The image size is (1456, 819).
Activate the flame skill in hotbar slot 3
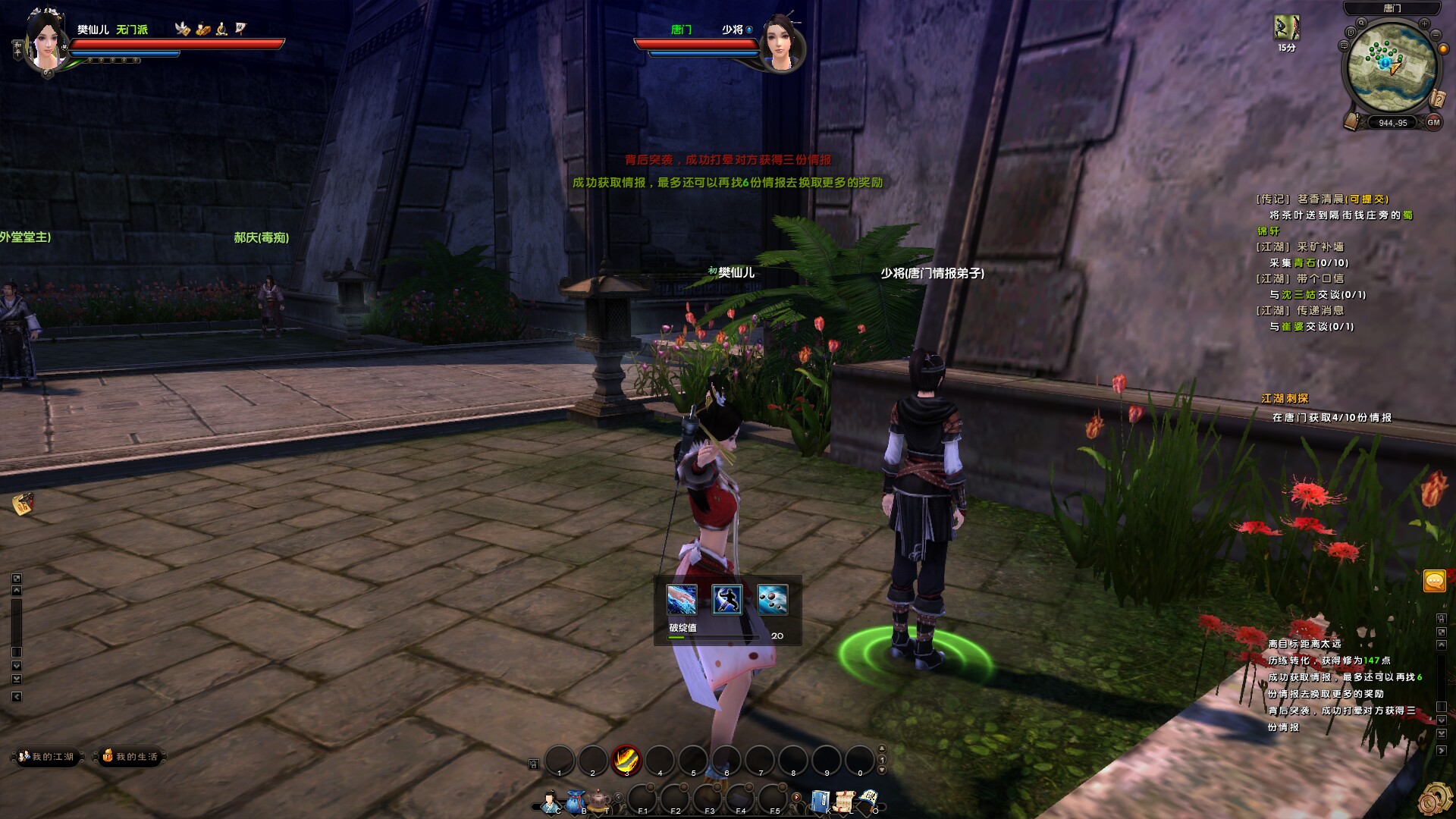(626, 758)
